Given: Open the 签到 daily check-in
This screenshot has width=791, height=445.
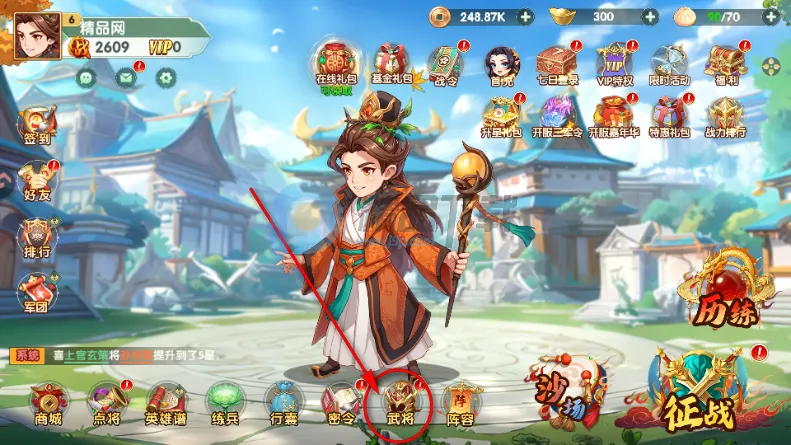Looking at the screenshot, I should click(36, 128).
